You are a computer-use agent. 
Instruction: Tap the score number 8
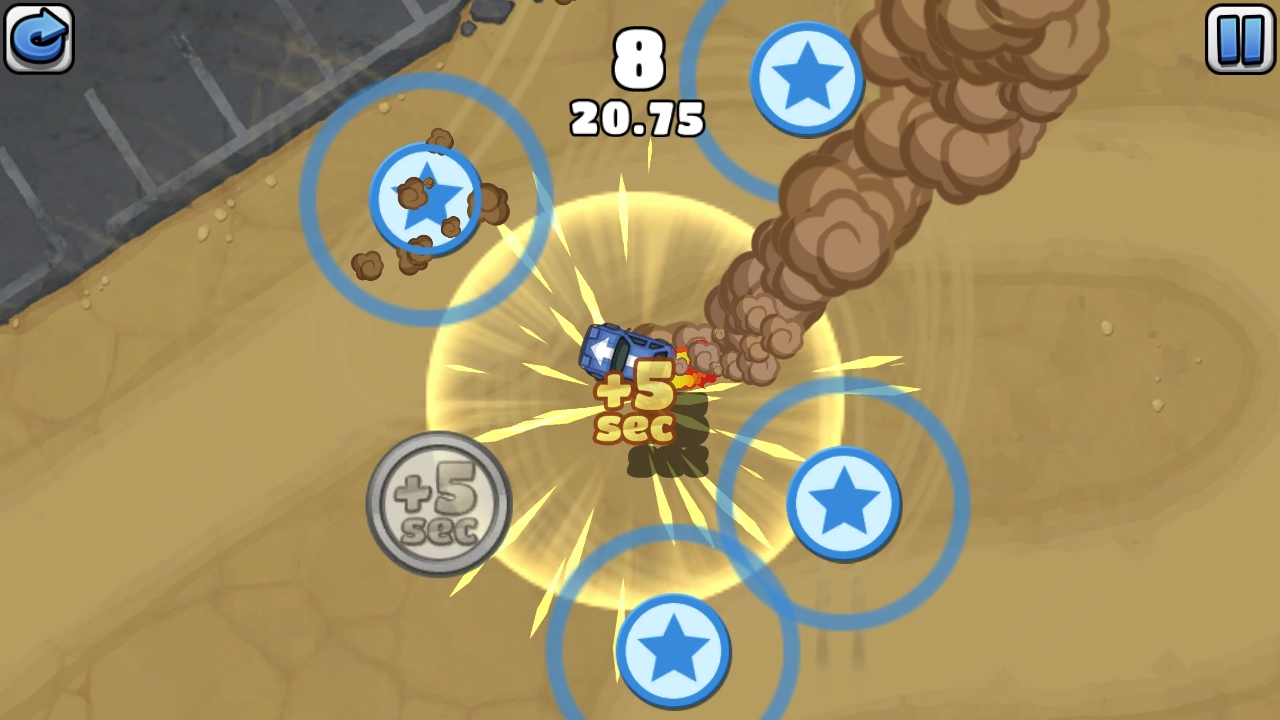(640, 58)
